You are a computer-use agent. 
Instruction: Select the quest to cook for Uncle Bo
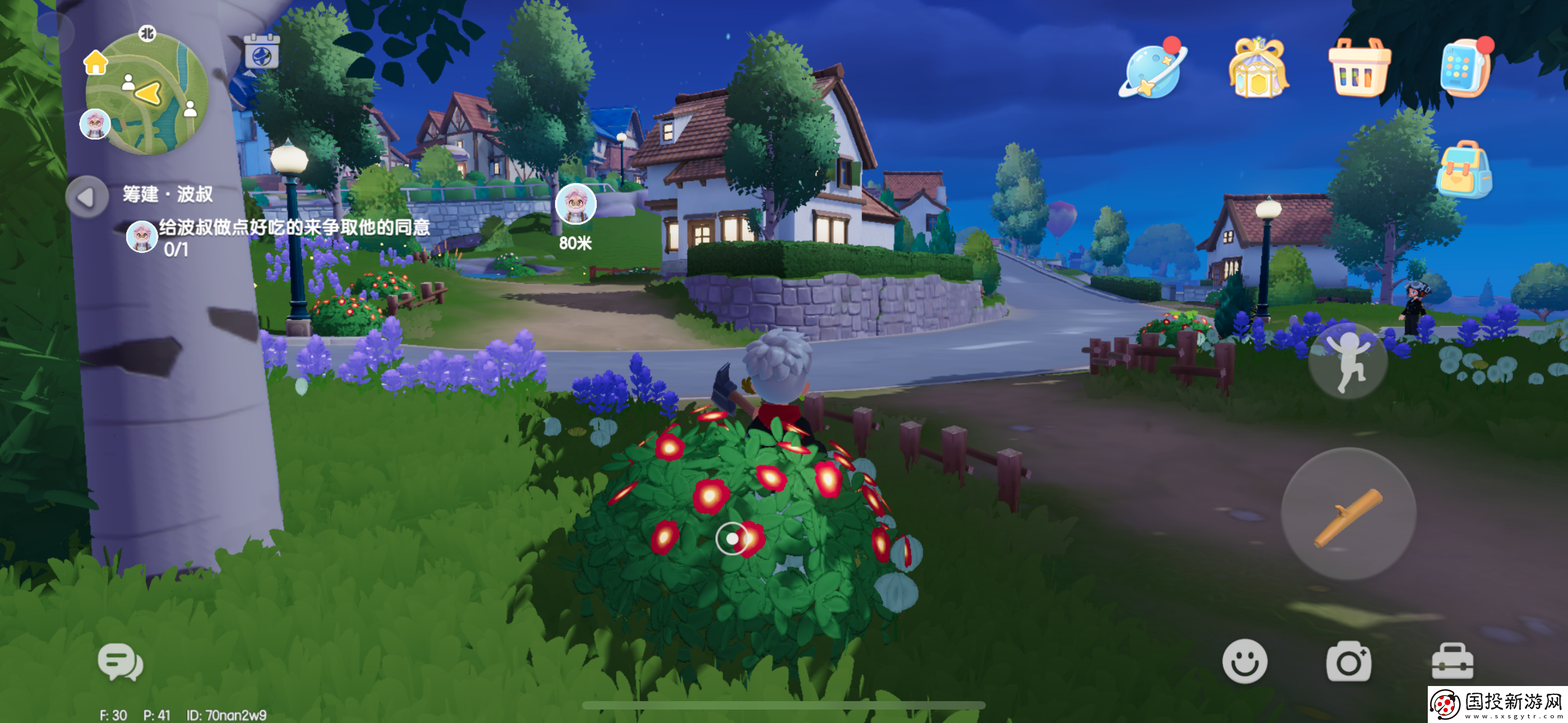[x=294, y=228]
